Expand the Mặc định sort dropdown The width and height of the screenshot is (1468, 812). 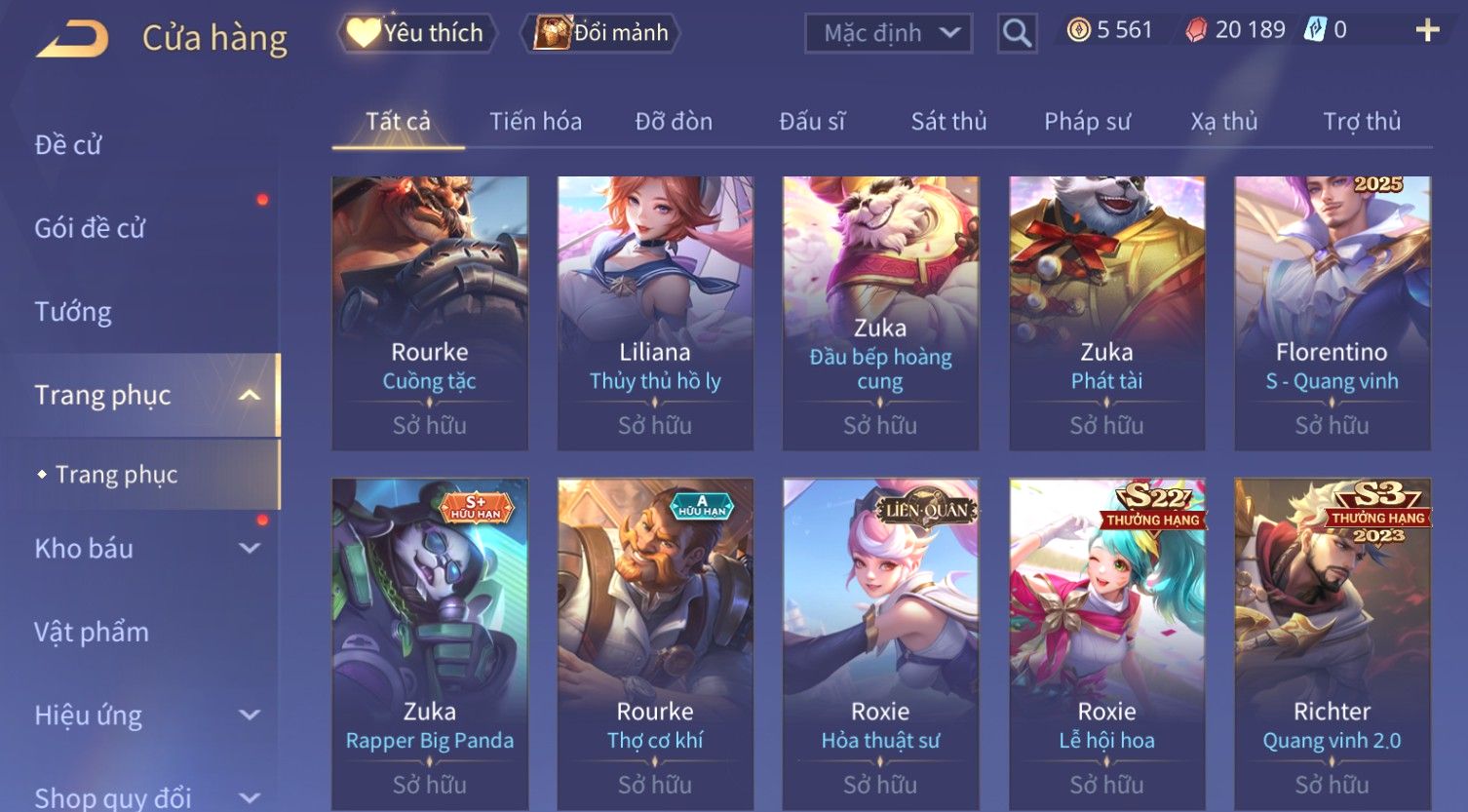888,33
